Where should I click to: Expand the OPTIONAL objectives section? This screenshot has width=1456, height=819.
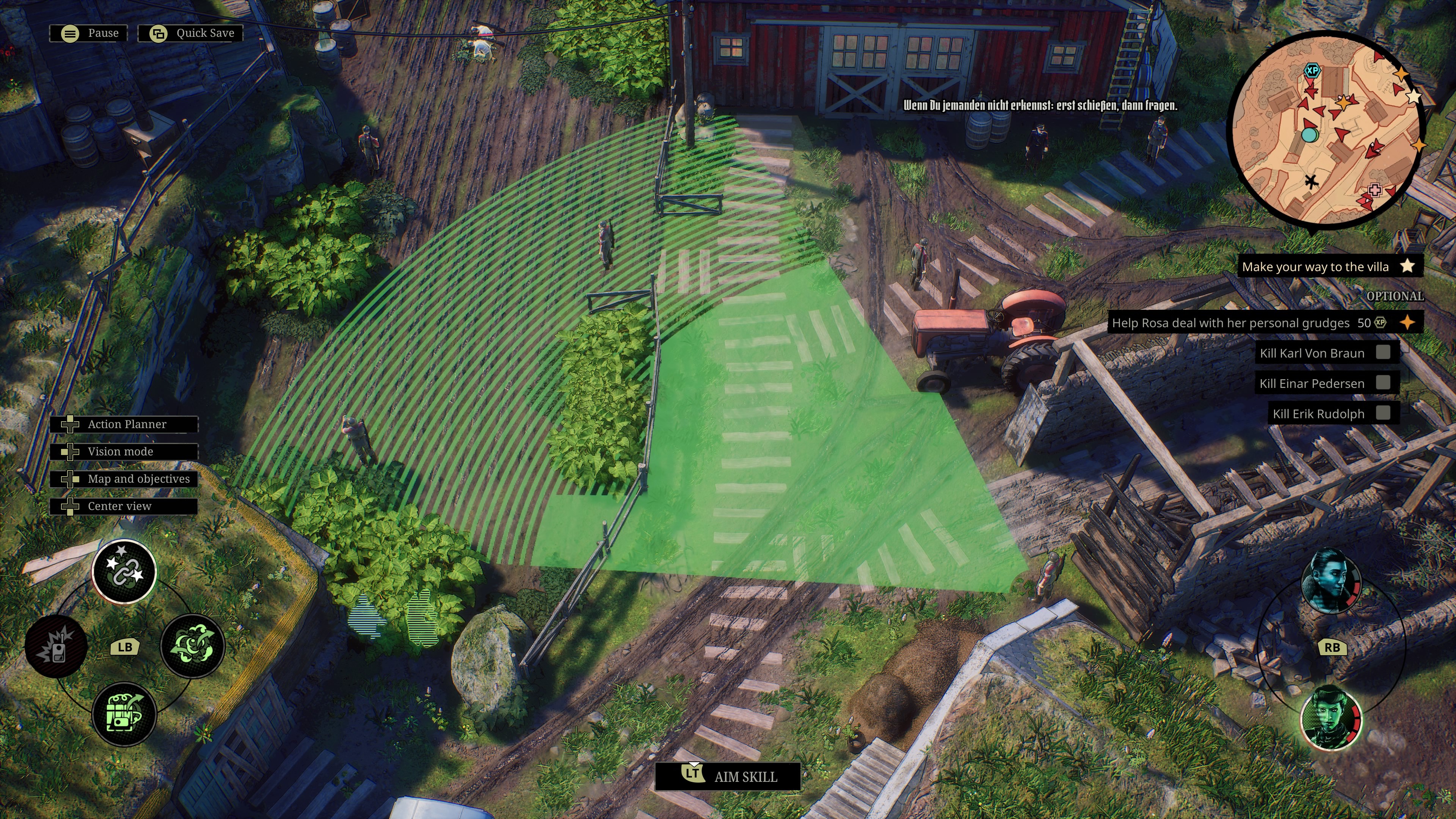pos(1396,296)
